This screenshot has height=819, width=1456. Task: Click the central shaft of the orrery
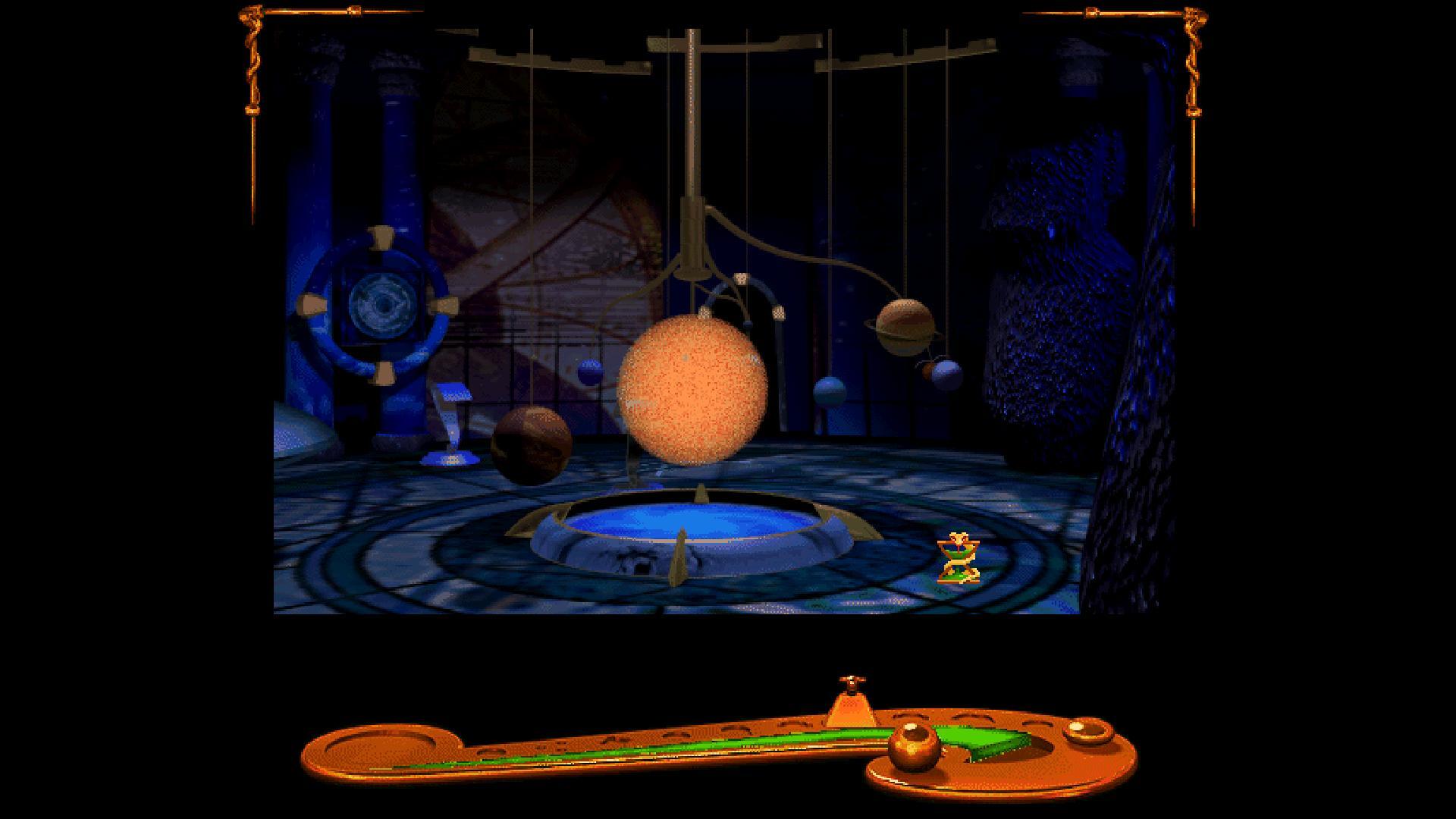[x=692, y=136]
